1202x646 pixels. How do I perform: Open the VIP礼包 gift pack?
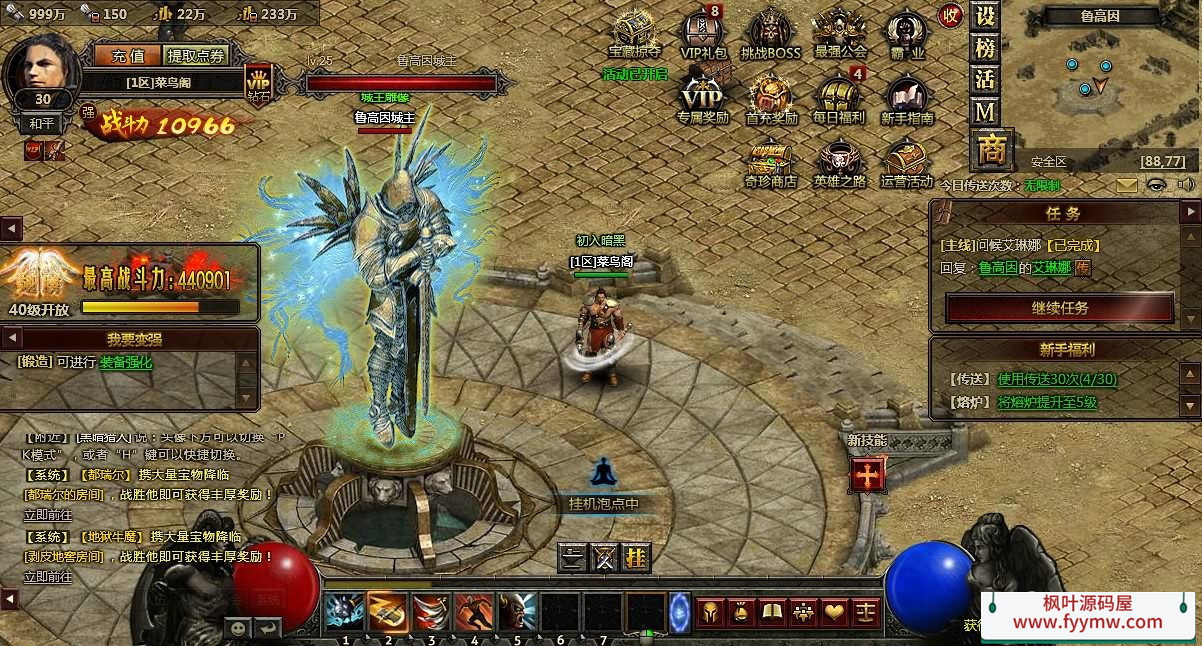click(x=703, y=32)
